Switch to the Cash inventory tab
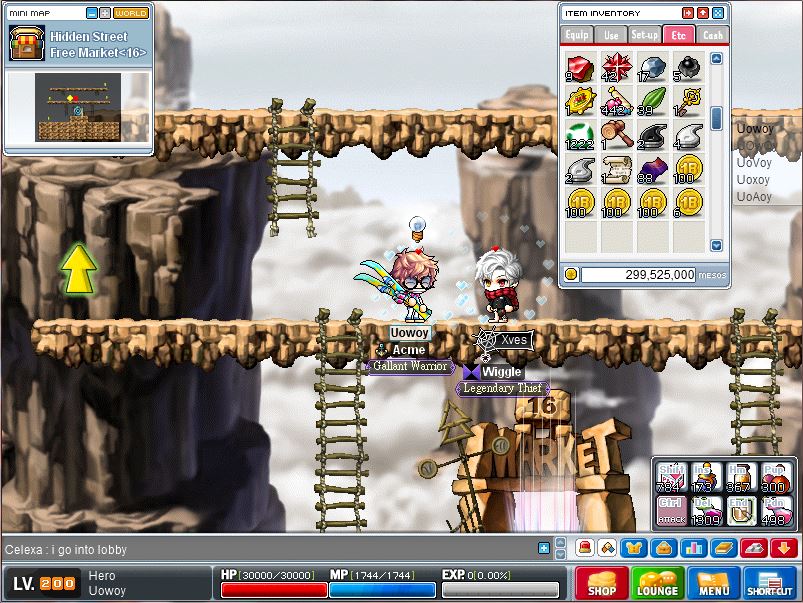 (x=712, y=35)
